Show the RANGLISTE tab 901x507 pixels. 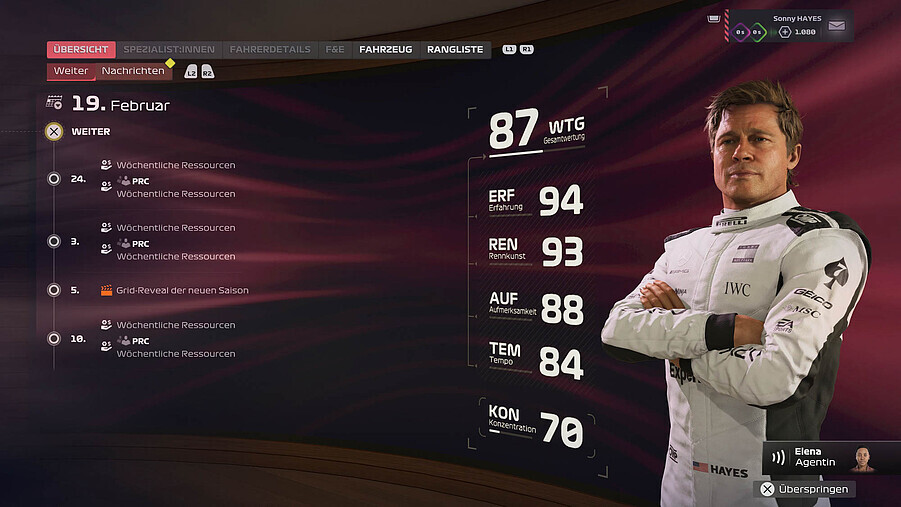click(455, 49)
